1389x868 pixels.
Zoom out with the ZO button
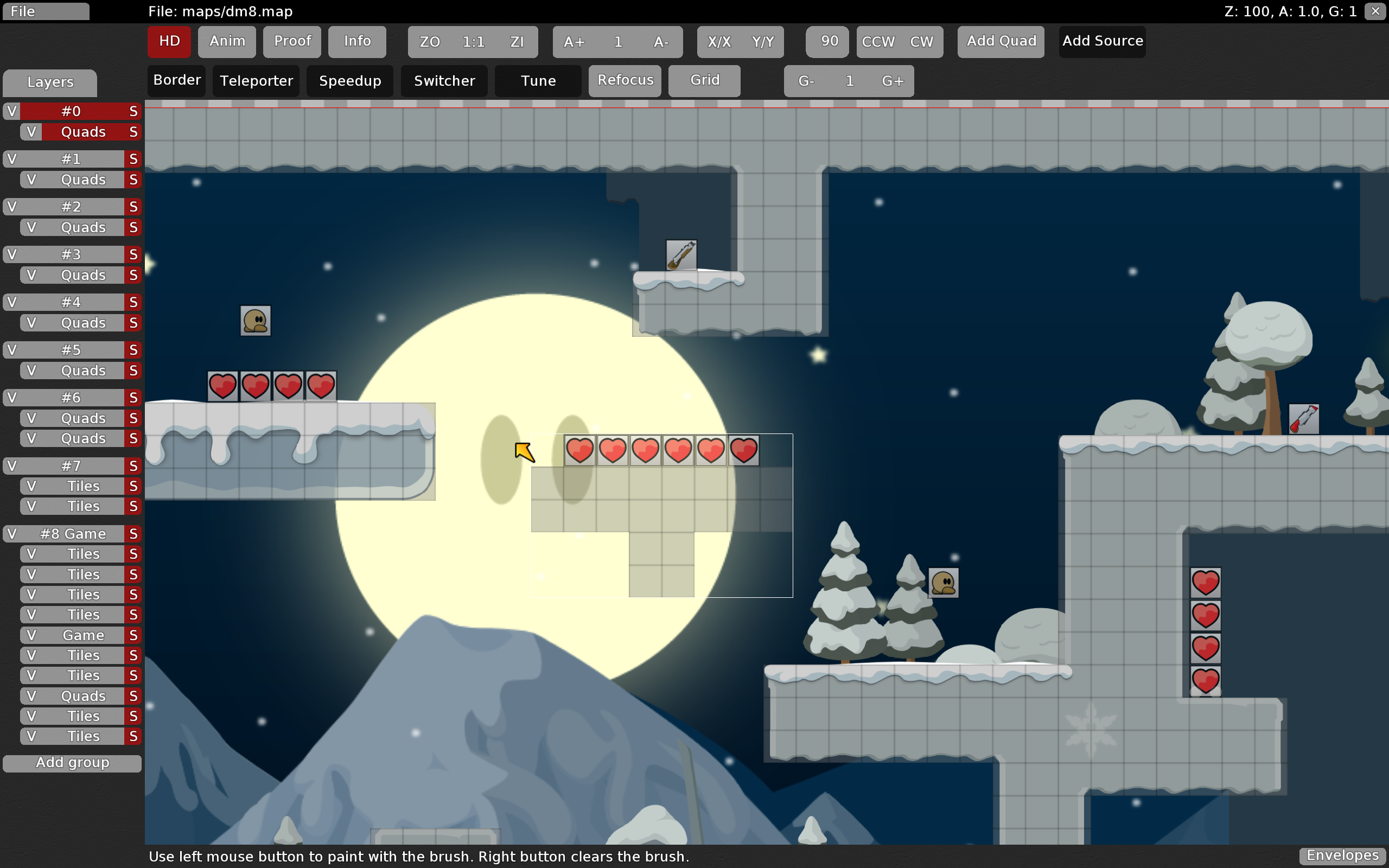click(x=430, y=42)
